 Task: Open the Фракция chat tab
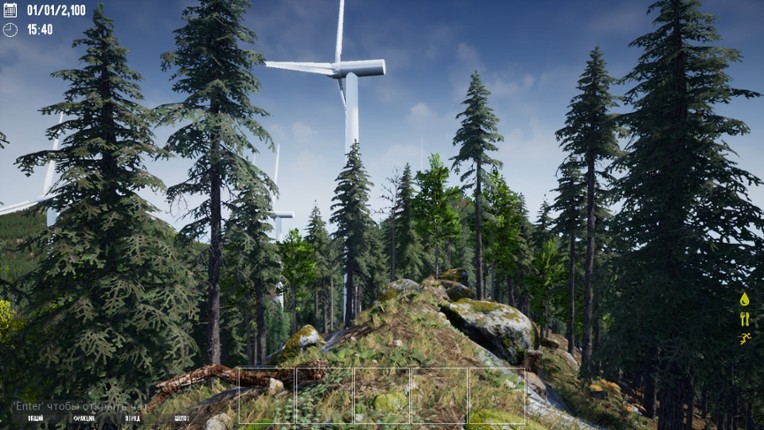[x=84, y=419]
